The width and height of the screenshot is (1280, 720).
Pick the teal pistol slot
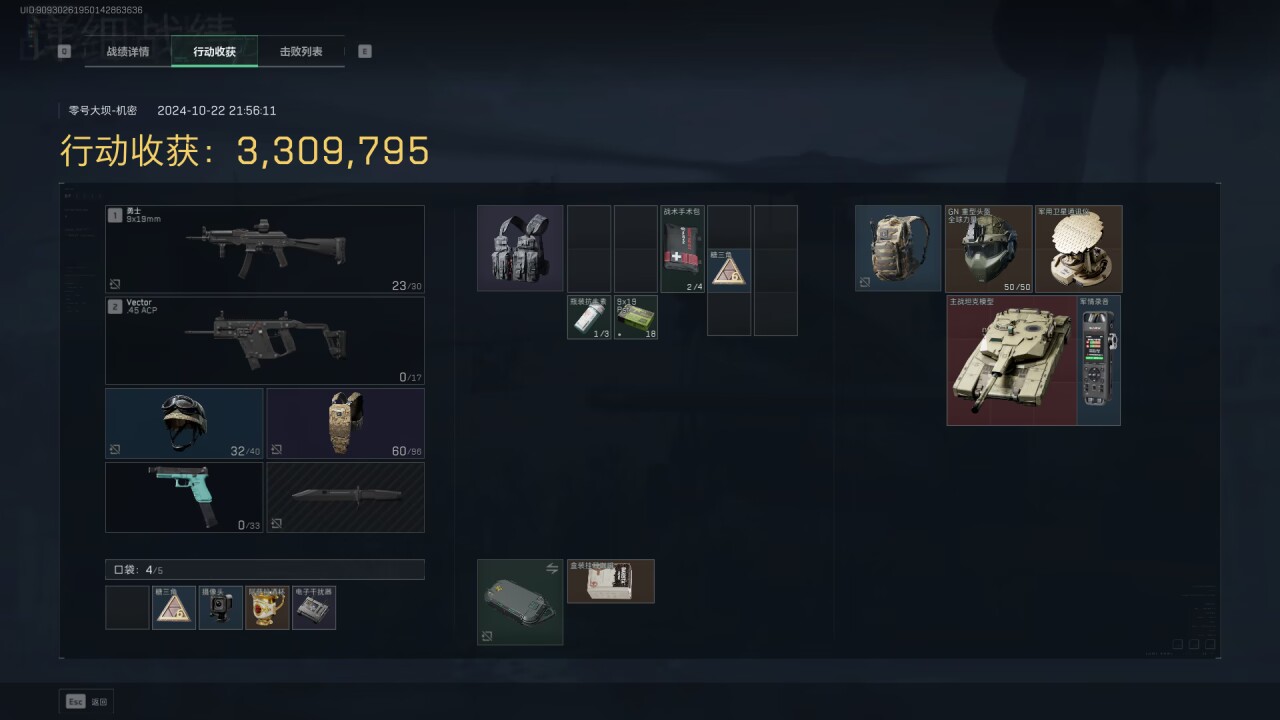pos(184,497)
